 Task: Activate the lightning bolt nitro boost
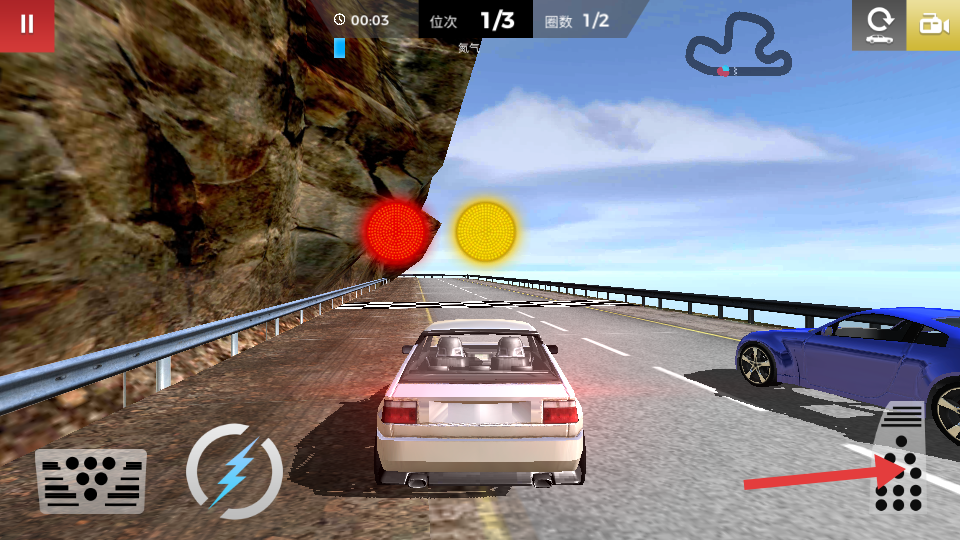pyautogui.click(x=234, y=471)
